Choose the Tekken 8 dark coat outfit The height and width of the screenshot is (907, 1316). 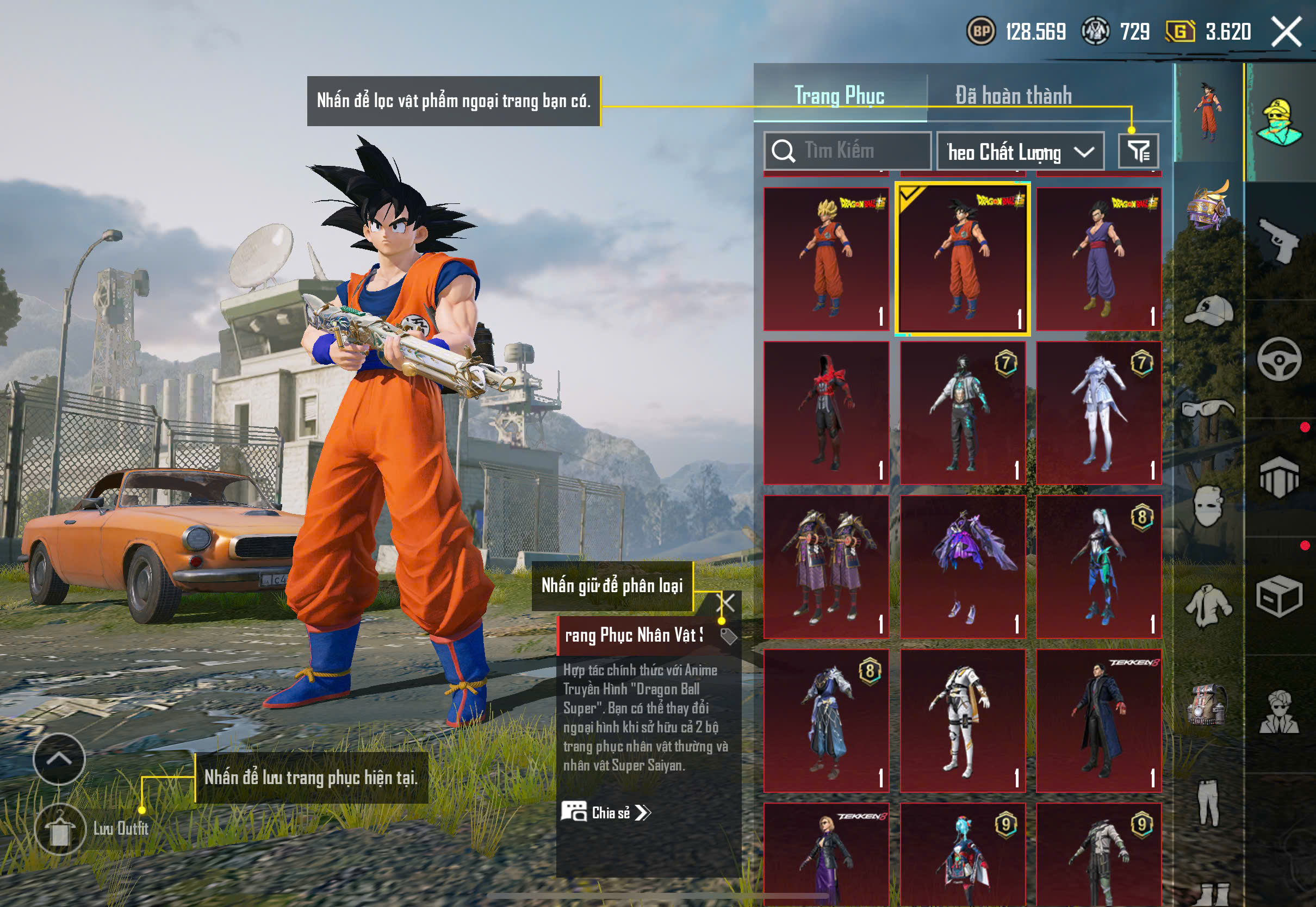pos(1098,720)
